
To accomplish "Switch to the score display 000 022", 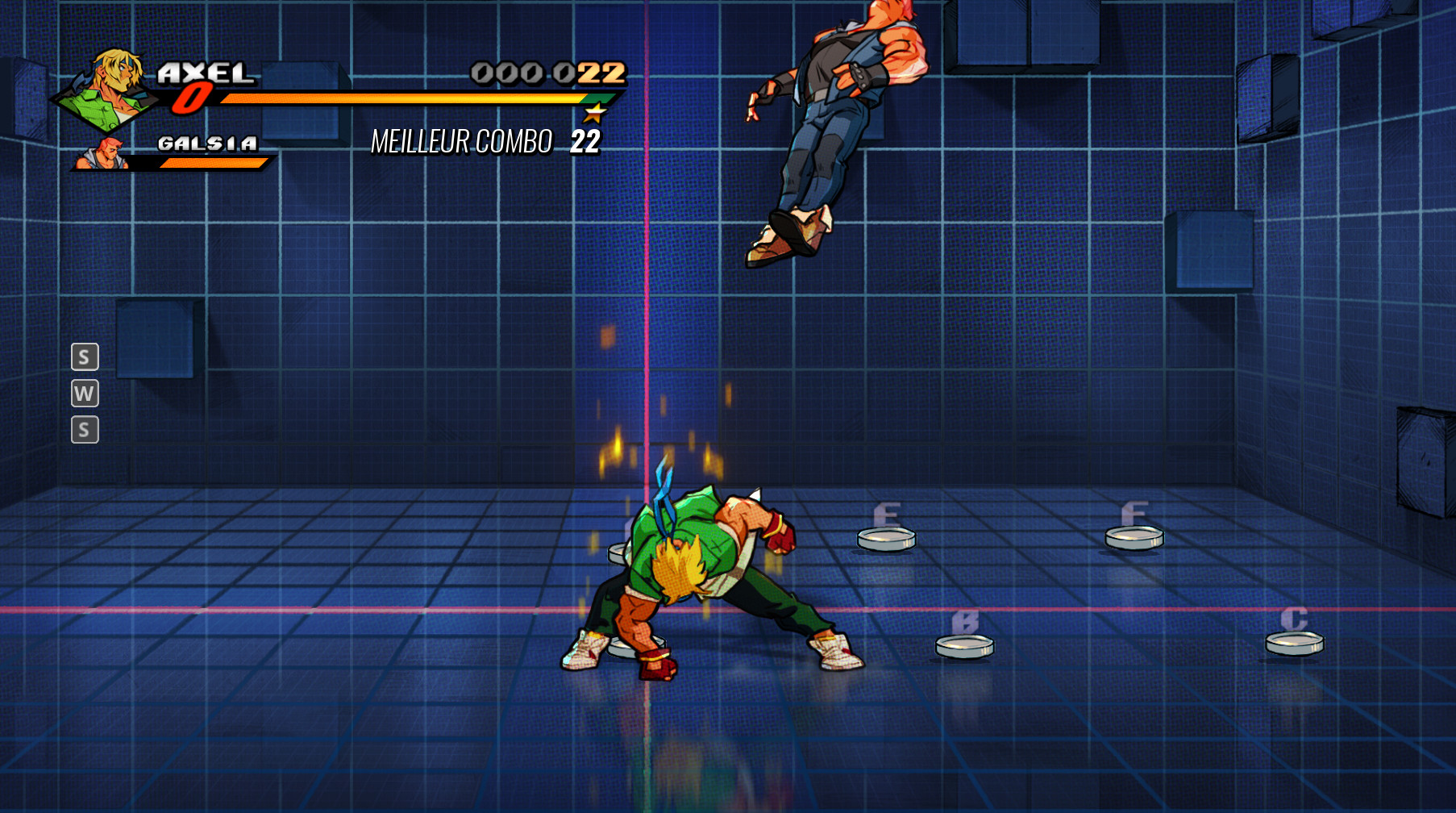I will pos(548,73).
